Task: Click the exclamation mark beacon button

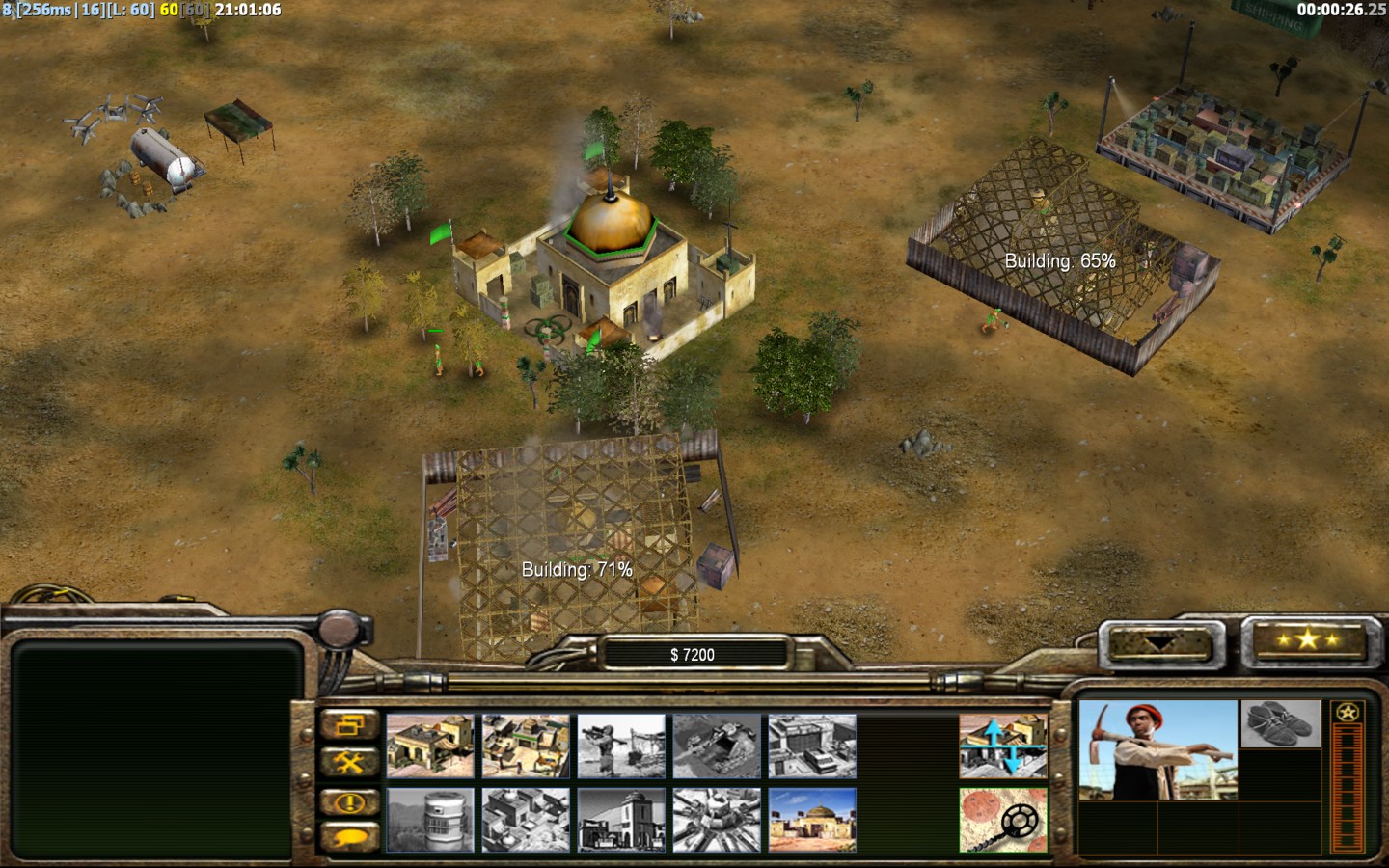Action: [x=349, y=801]
